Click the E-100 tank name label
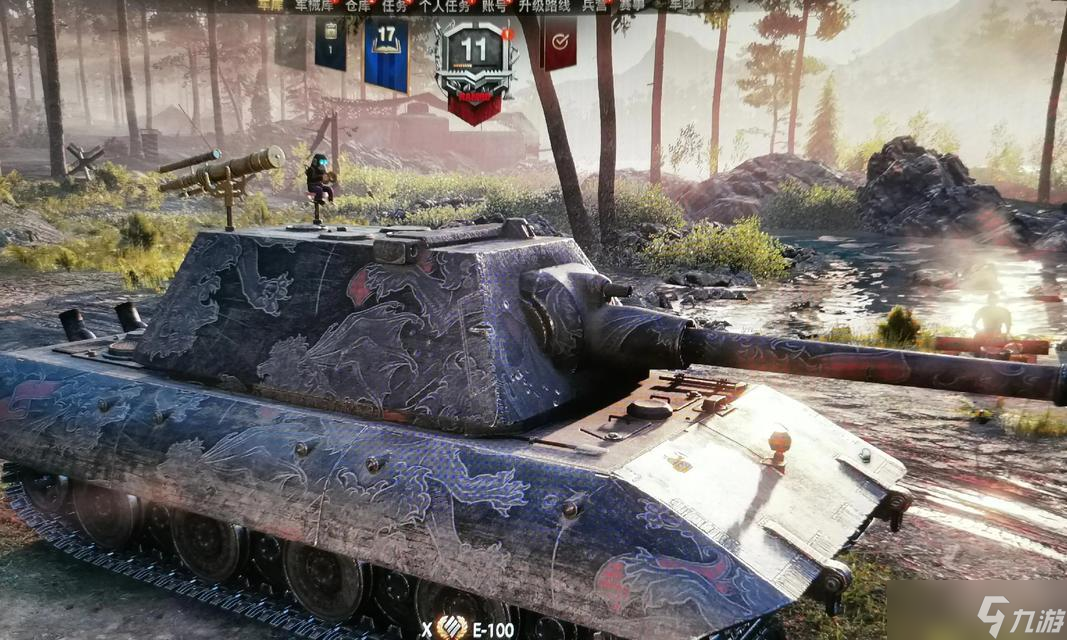Viewport: 1067px width, 640px height. click(x=494, y=630)
